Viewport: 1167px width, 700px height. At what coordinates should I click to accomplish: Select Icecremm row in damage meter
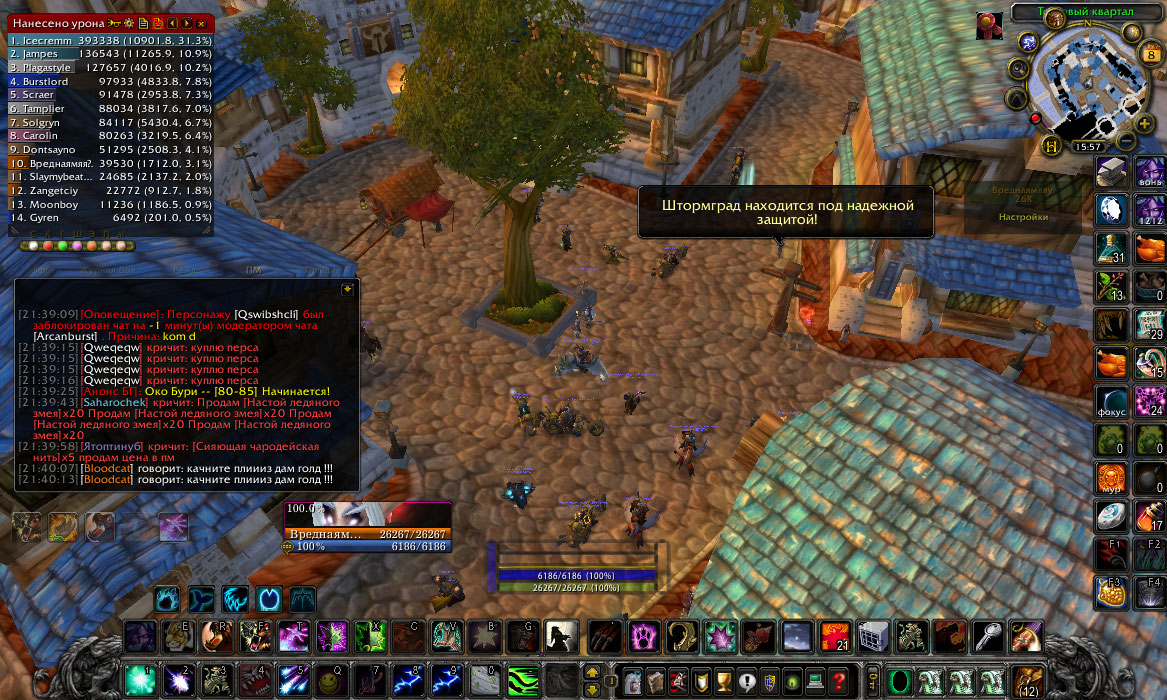coord(110,40)
